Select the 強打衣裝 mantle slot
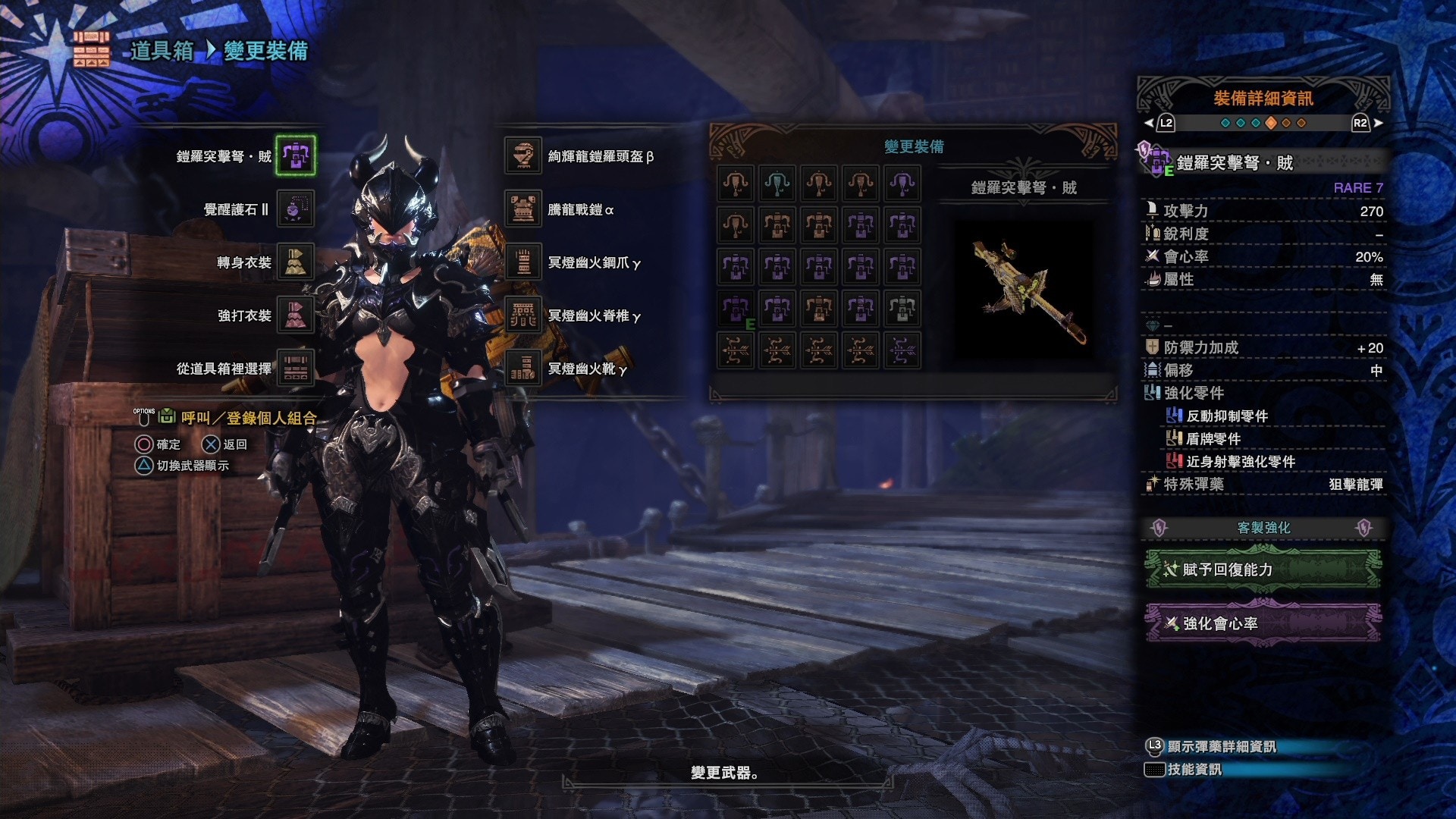The image size is (1456, 819). point(295,315)
